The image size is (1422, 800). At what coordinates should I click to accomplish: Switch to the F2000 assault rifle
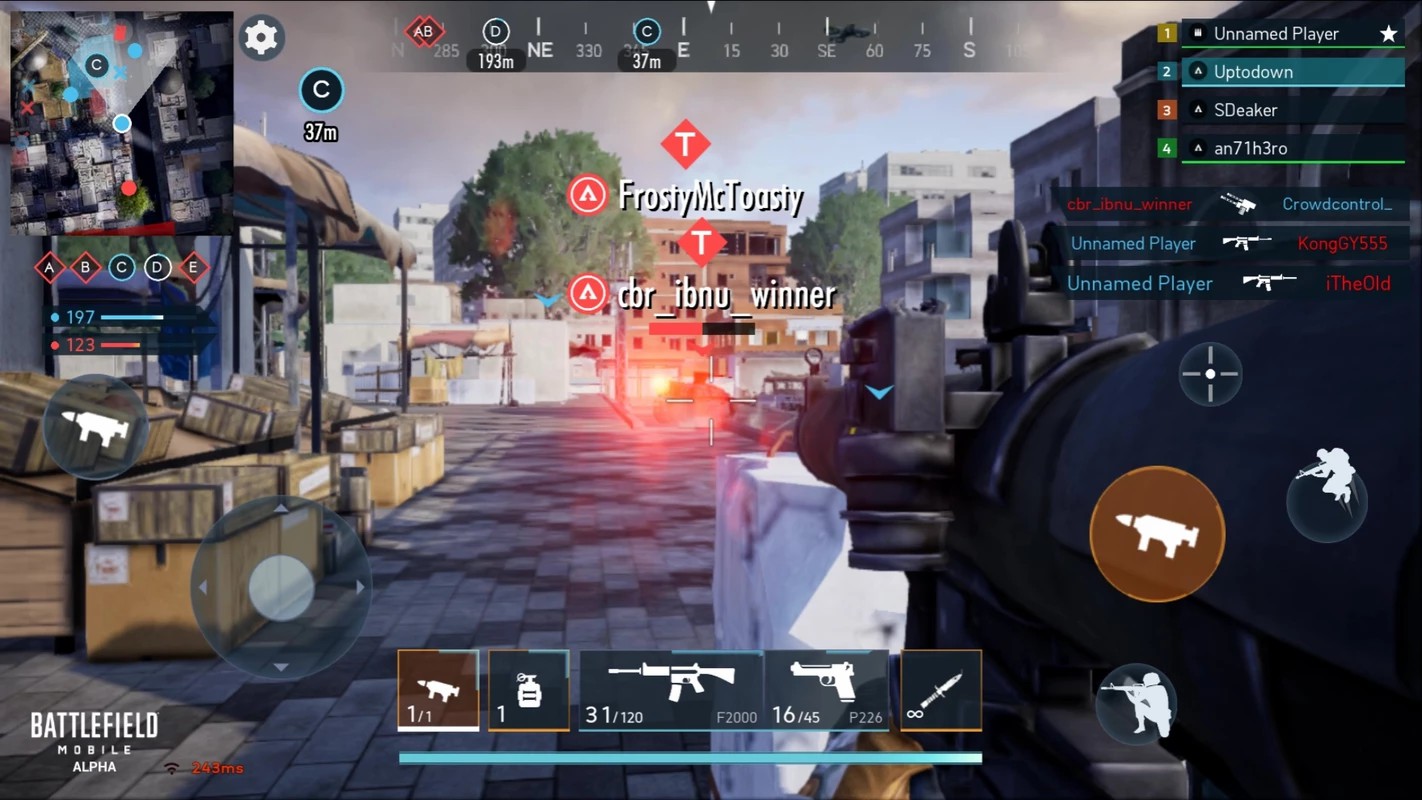point(670,690)
